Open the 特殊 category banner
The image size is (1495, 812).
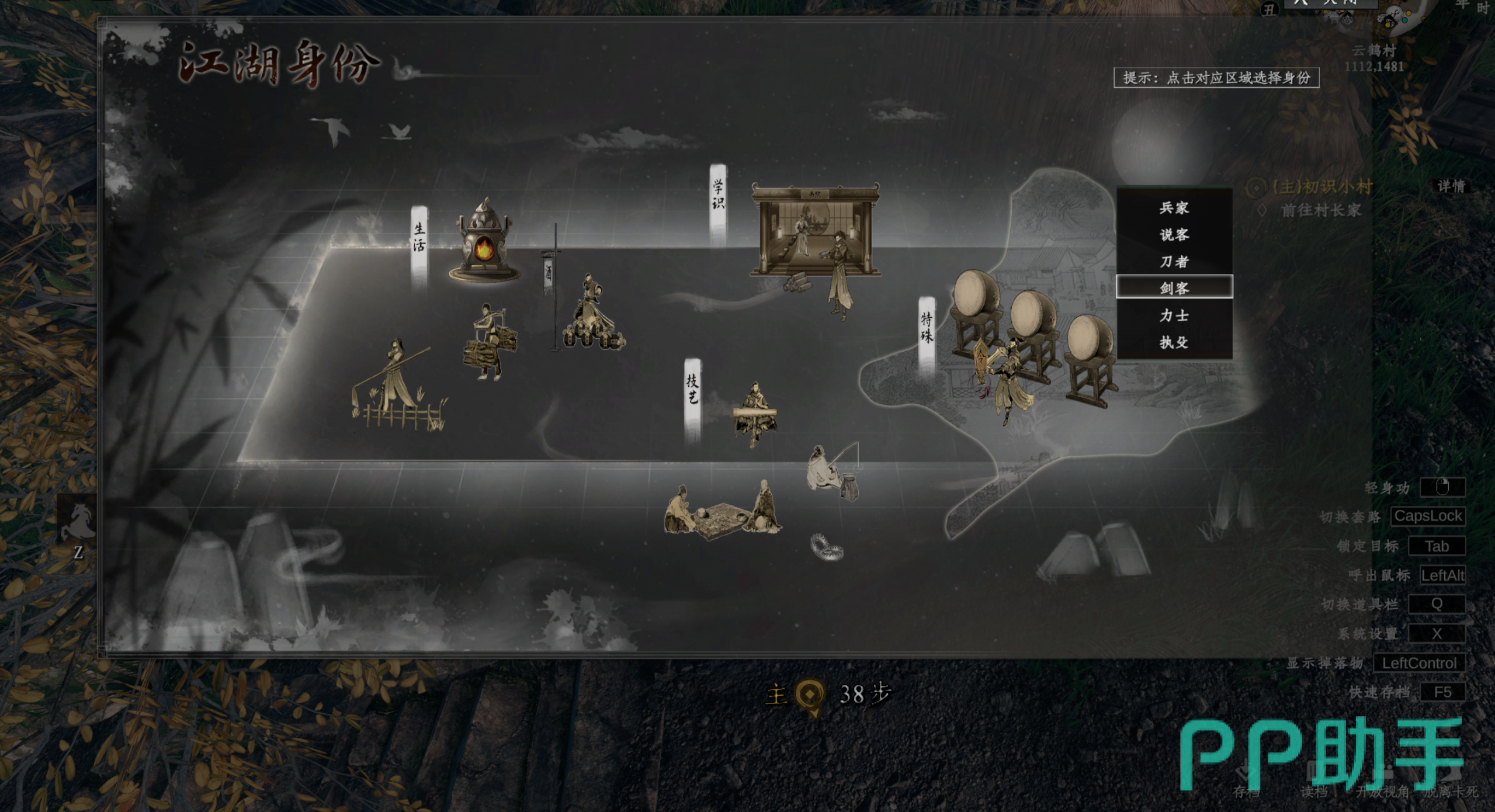click(x=927, y=328)
